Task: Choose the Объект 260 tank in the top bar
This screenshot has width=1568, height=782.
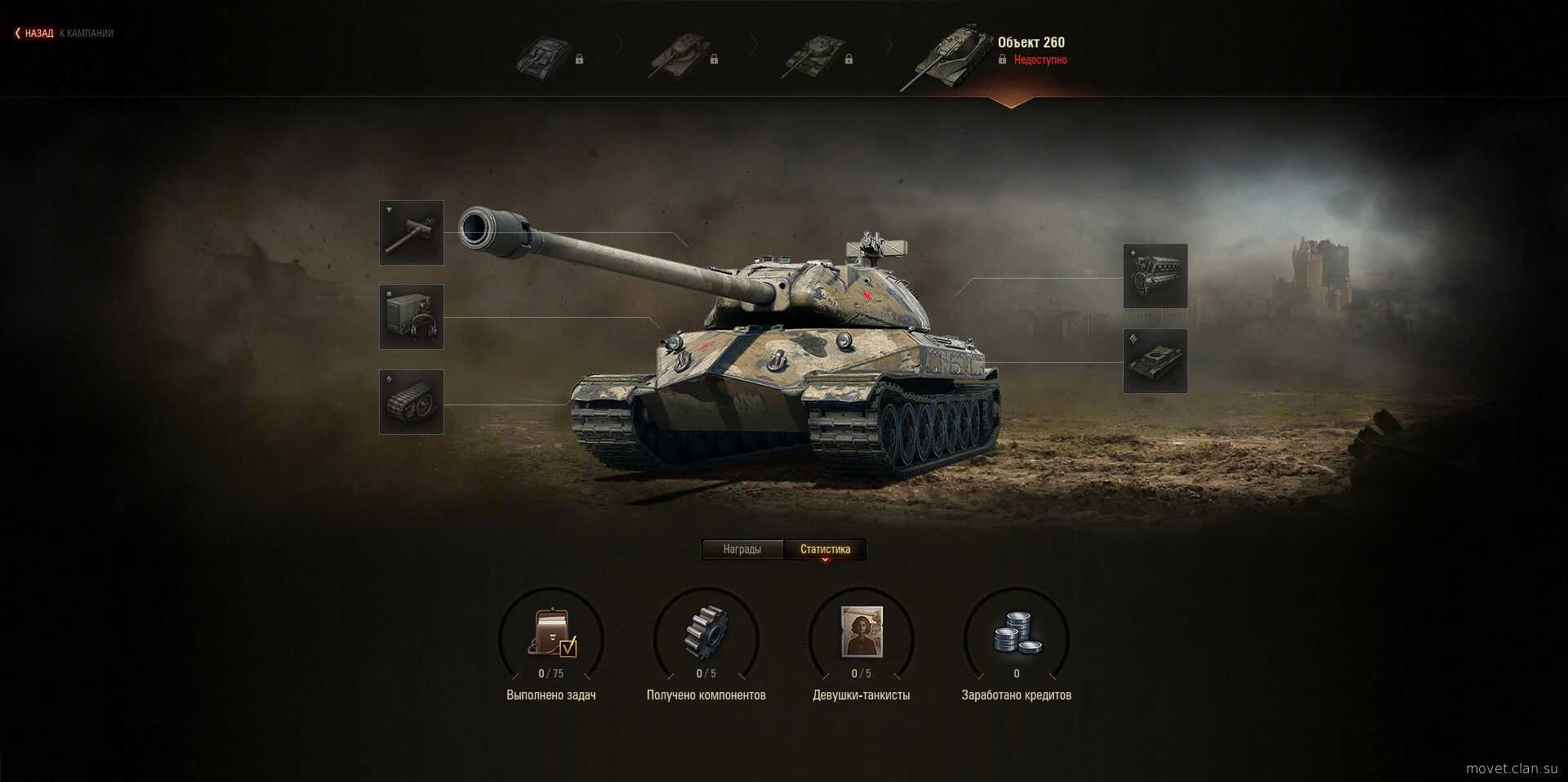Action: point(947,56)
